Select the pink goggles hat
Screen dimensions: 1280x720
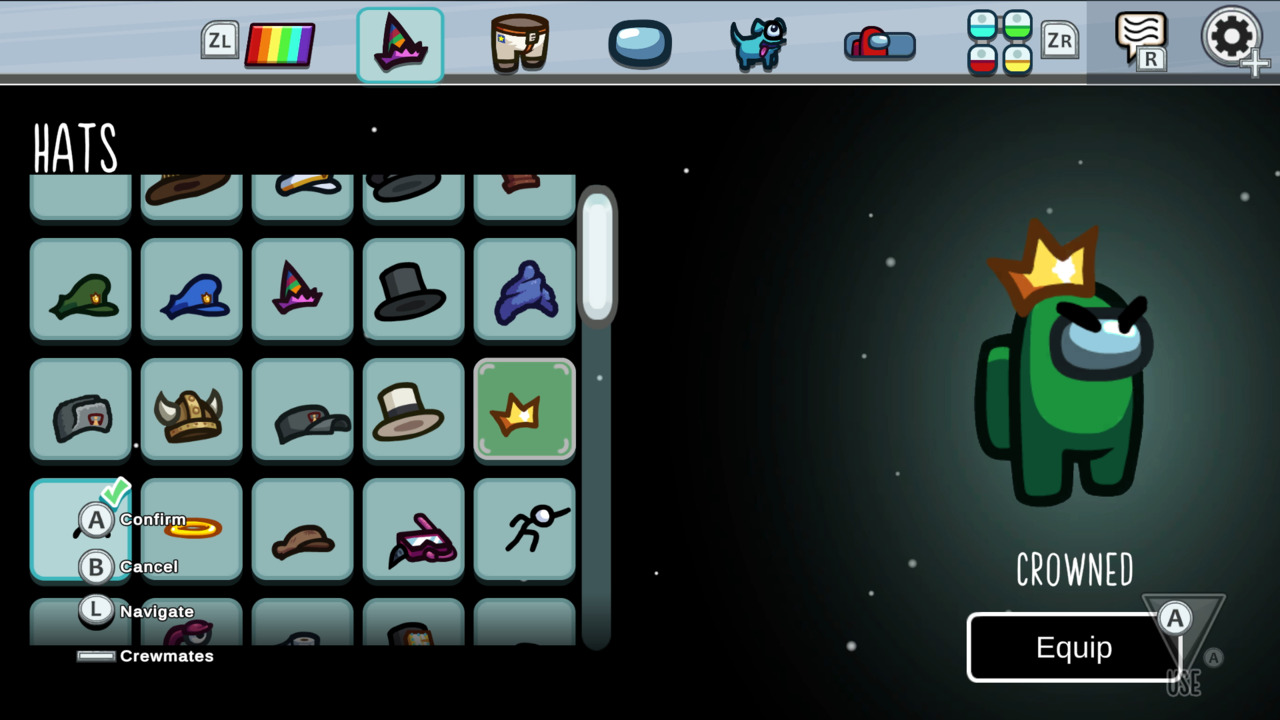click(413, 530)
